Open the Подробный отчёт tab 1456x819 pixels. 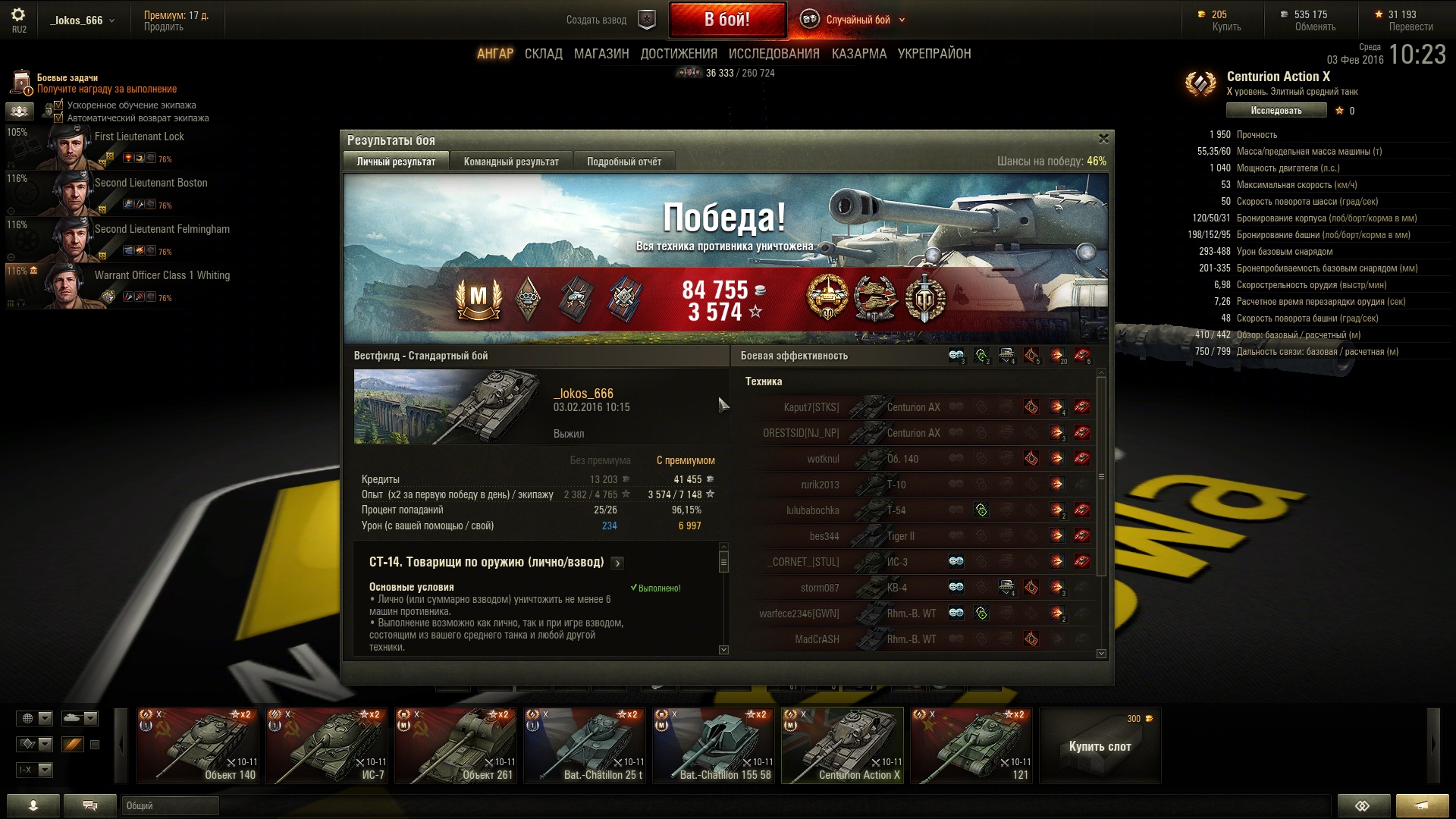pos(623,162)
